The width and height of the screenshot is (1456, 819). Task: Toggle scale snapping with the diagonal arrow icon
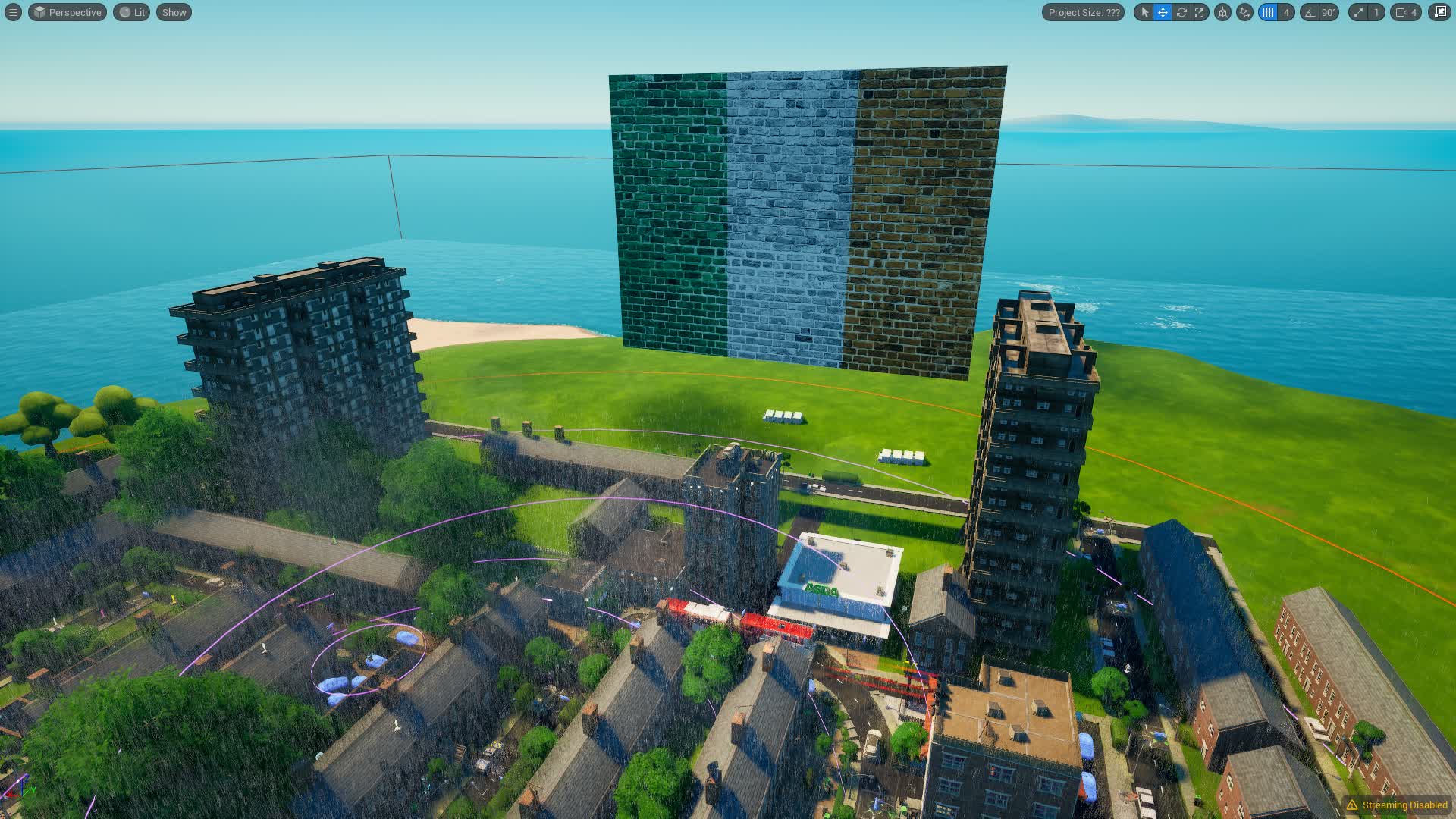[1359, 12]
